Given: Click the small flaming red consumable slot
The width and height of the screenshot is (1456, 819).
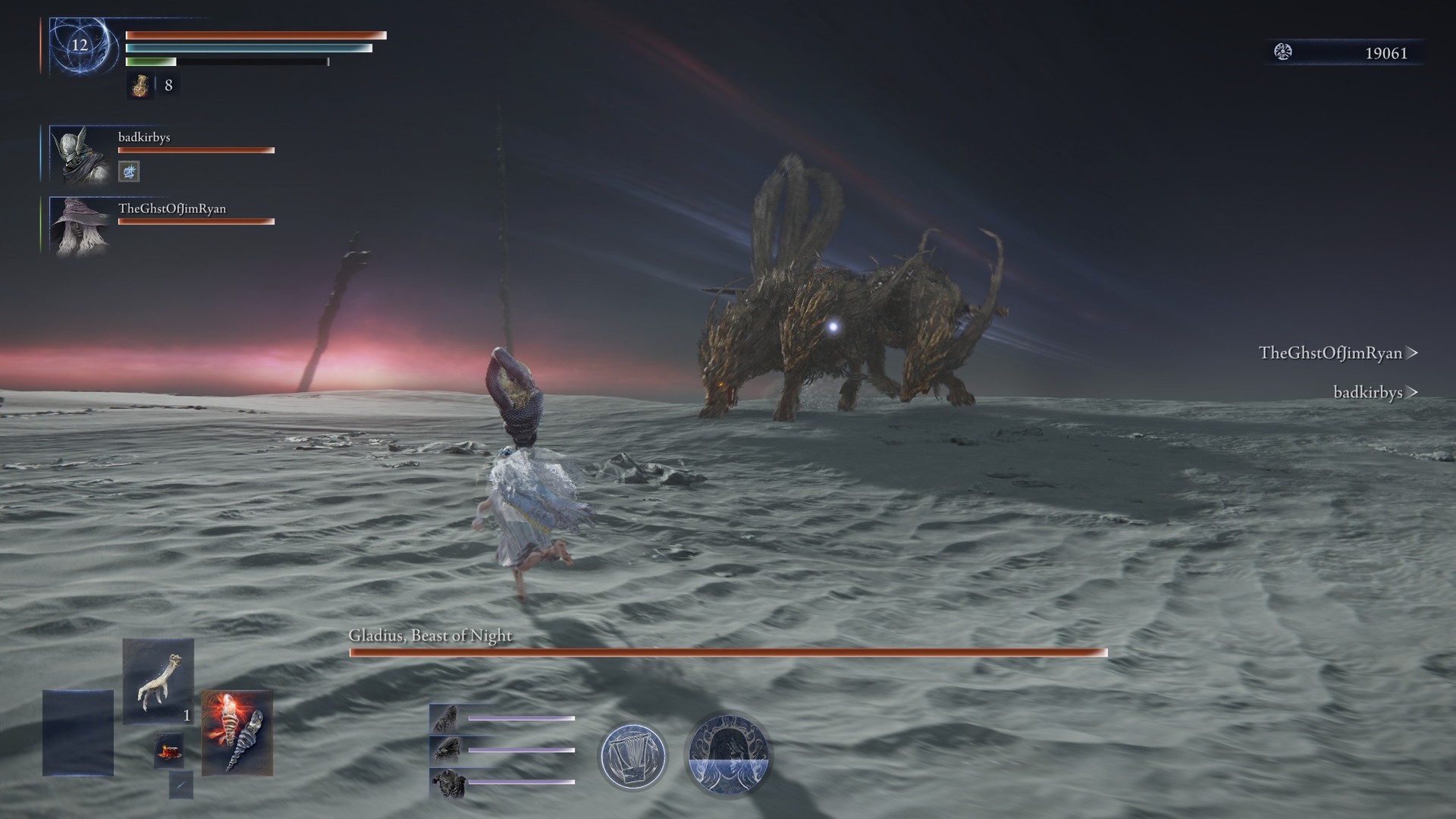Looking at the screenshot, I should [168, 750].
